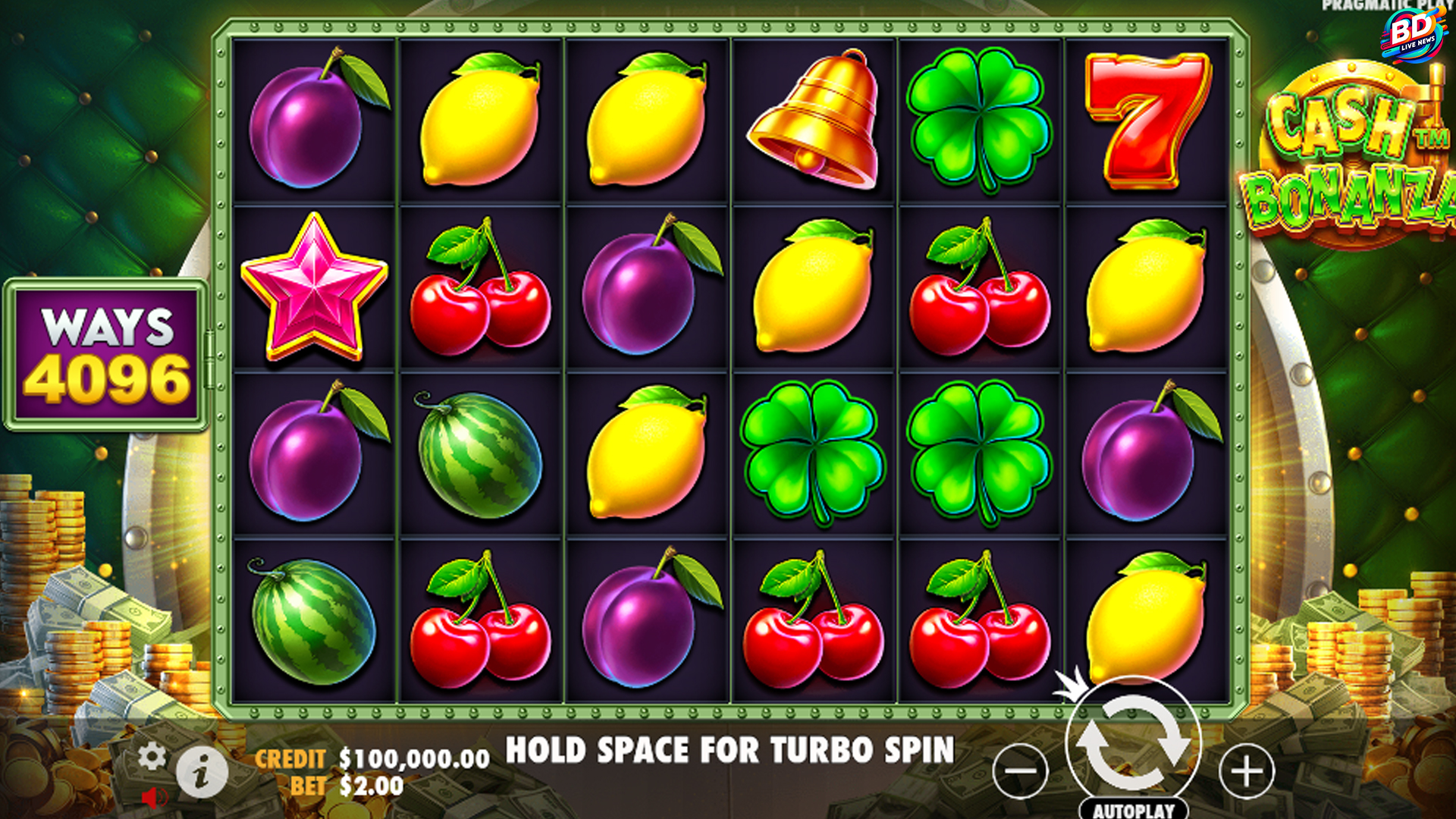Show the game info paytable
This screenshot has height=819, width=1456.
pyautogui.click(x=202, y=774)
